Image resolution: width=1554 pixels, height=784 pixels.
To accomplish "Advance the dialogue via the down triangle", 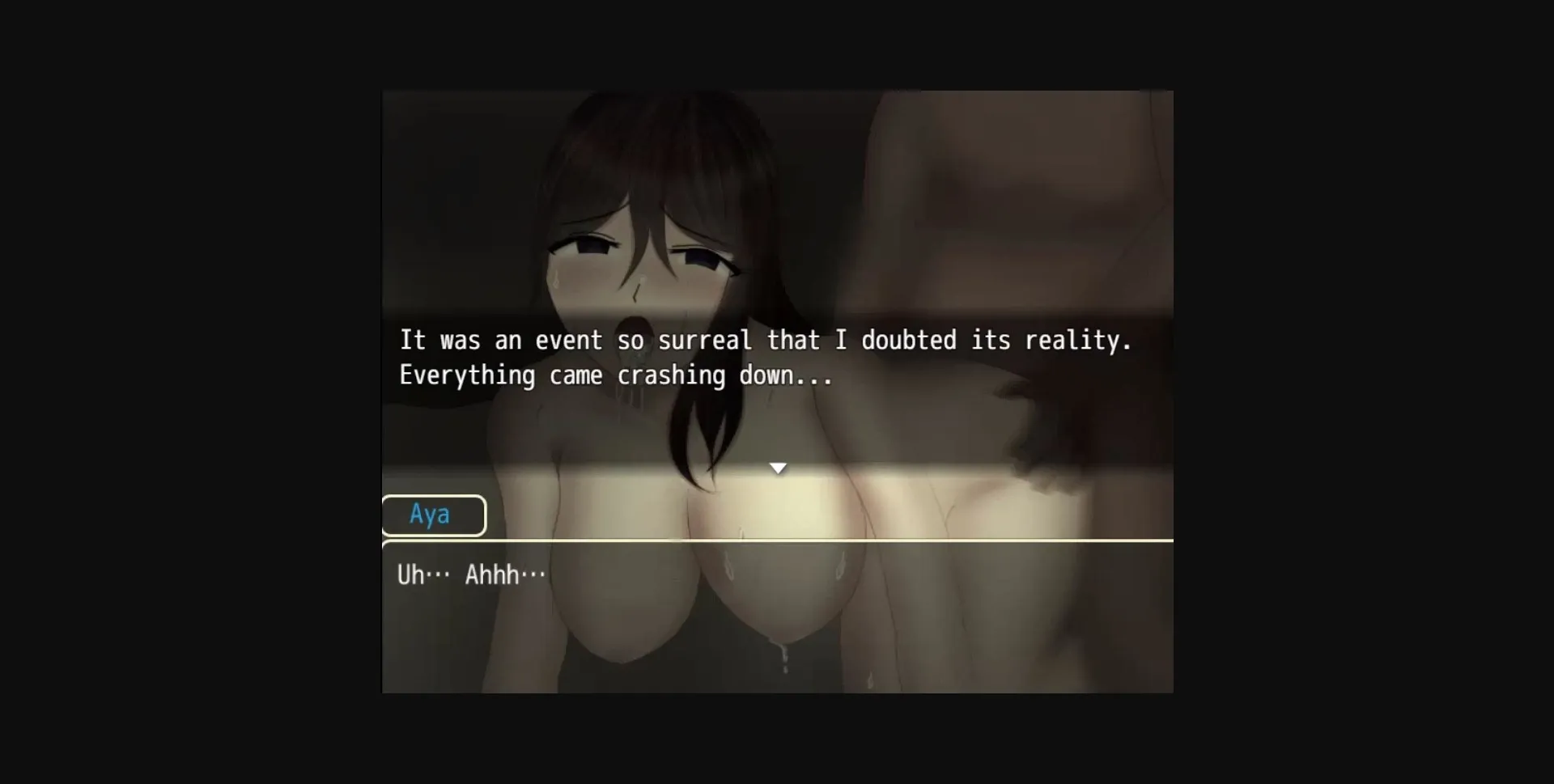I will 778,468.
